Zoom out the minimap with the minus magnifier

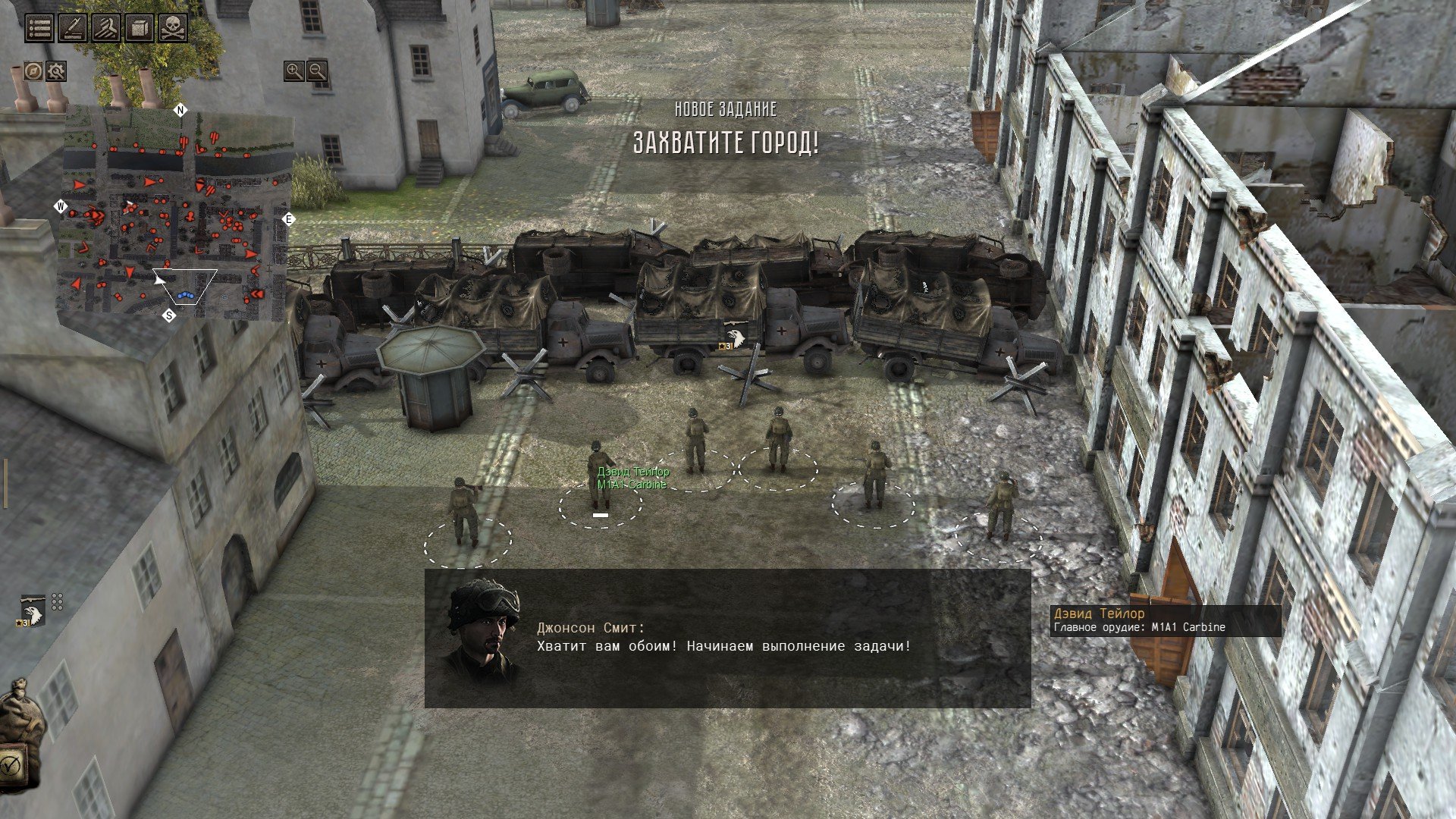pos(317,71)
